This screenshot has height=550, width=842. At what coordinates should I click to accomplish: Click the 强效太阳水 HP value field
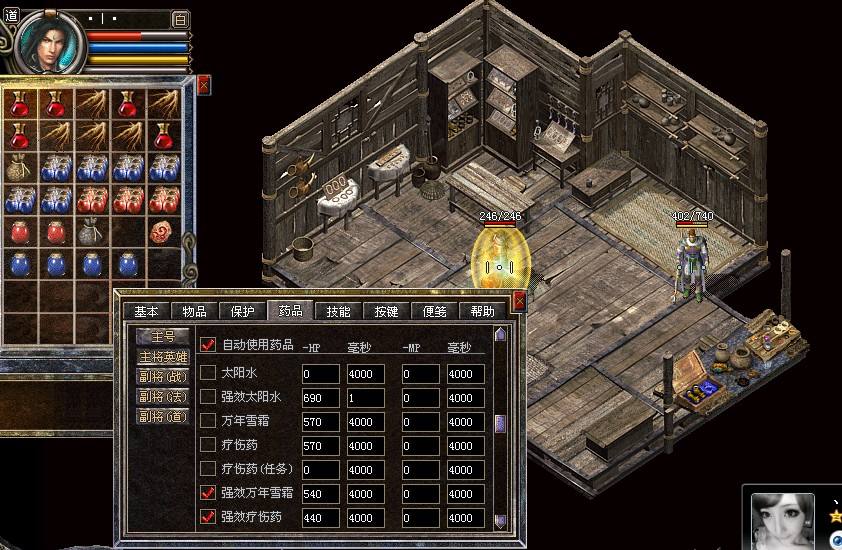pos(320,398)
